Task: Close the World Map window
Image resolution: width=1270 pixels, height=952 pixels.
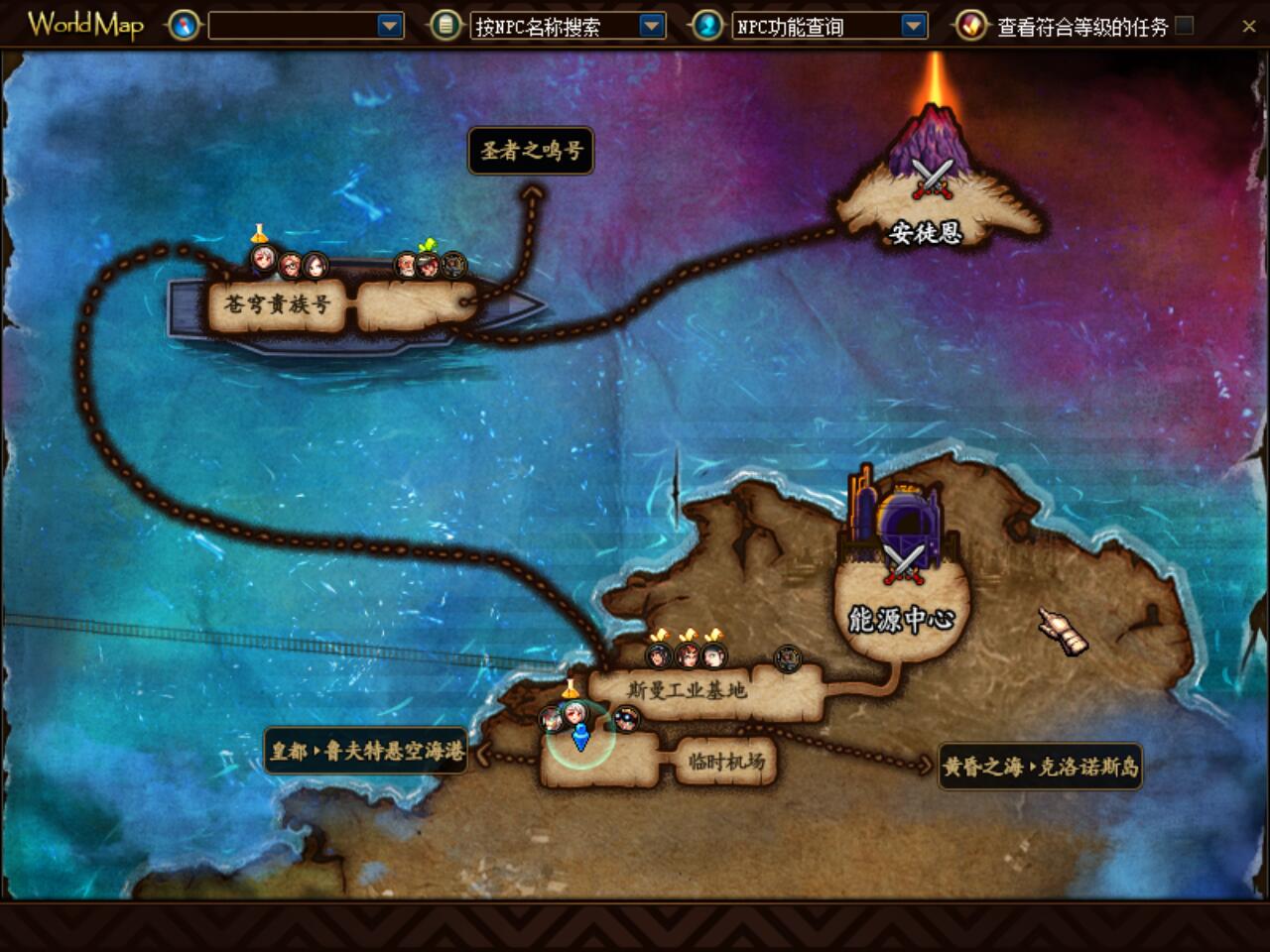Action: click(1248, 27)
